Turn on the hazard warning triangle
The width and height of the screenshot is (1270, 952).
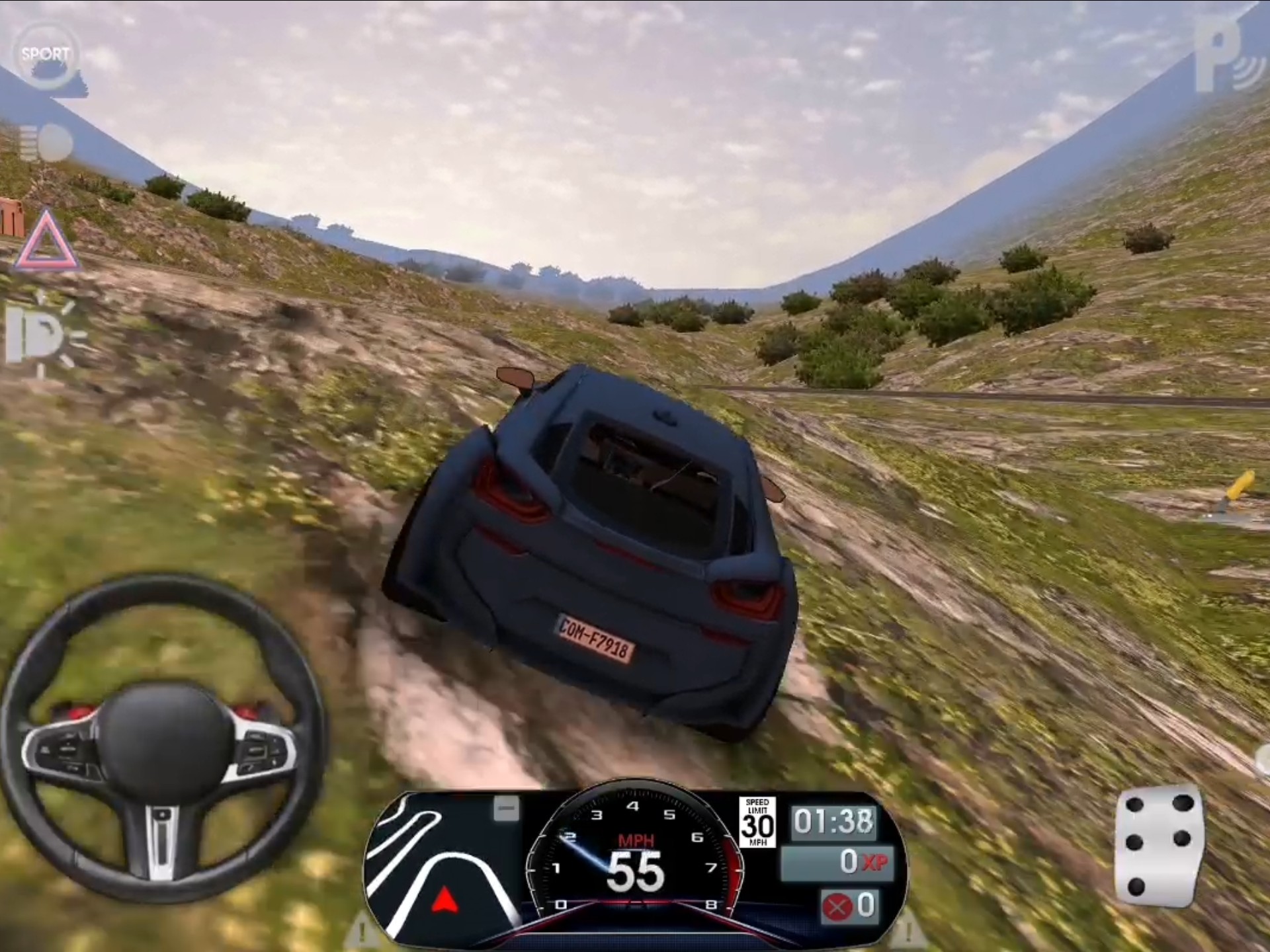[x=45, y=242]
